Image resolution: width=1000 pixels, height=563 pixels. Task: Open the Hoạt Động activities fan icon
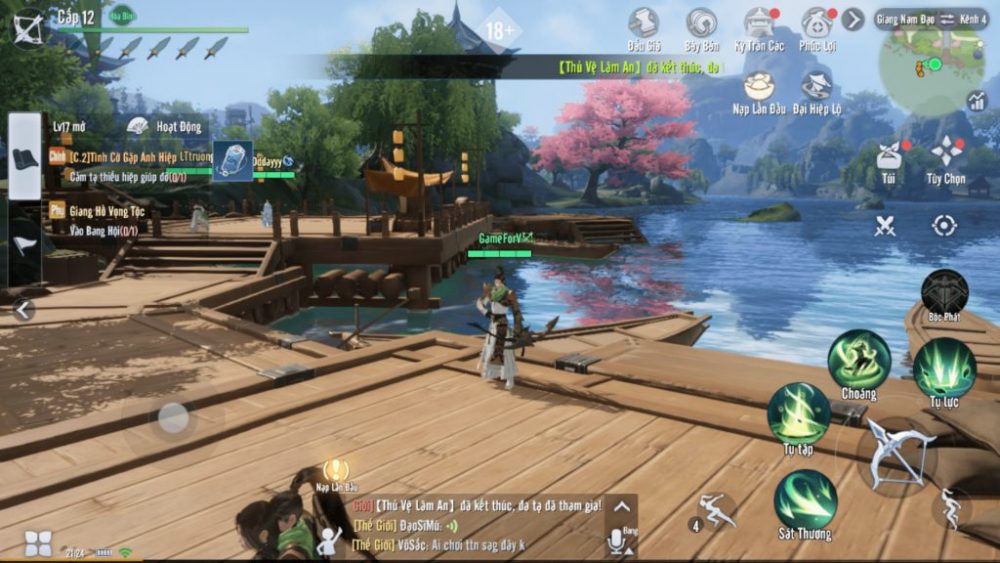(x=138, y=126)
